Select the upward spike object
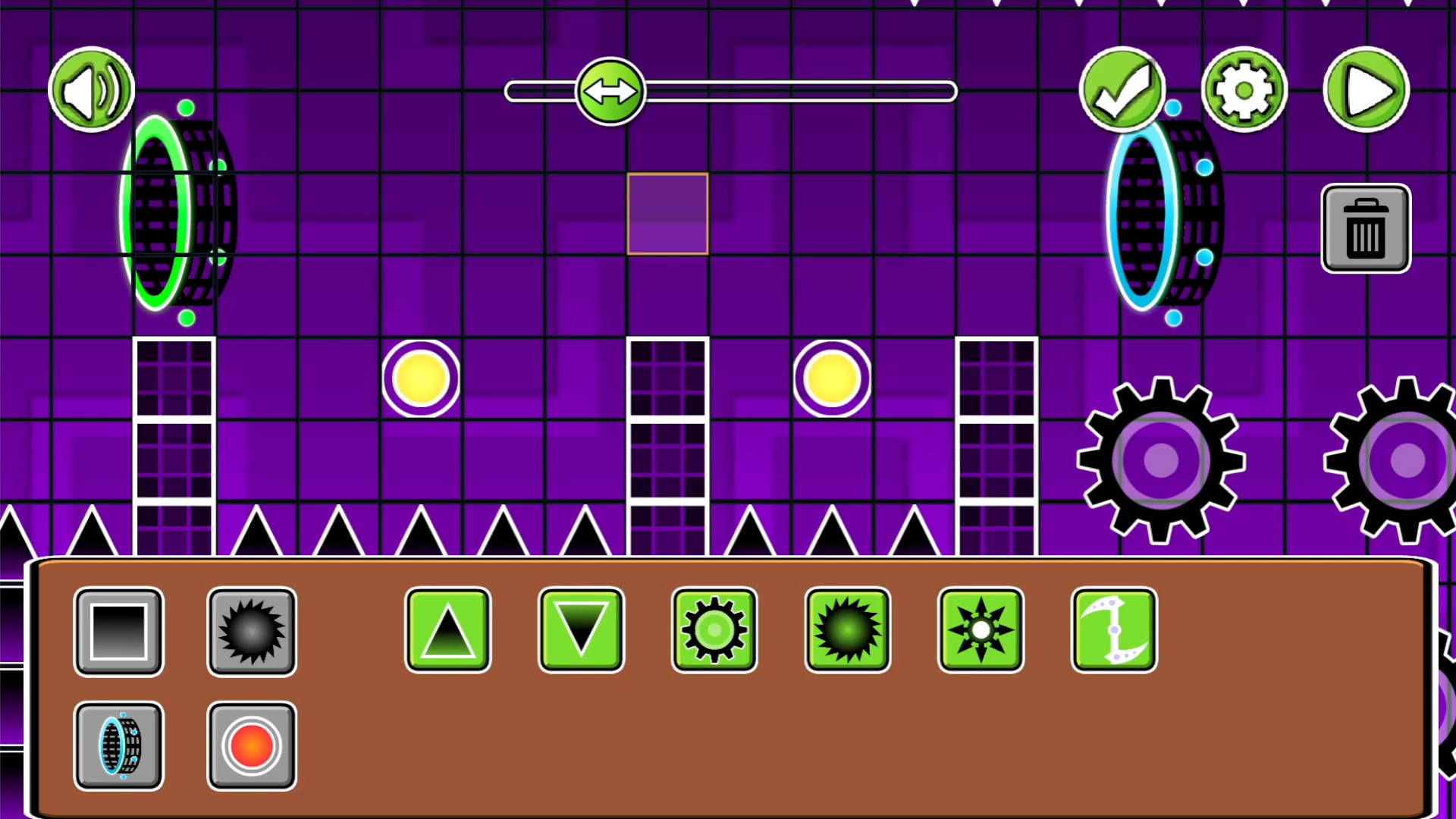 [x=447, y=629]
